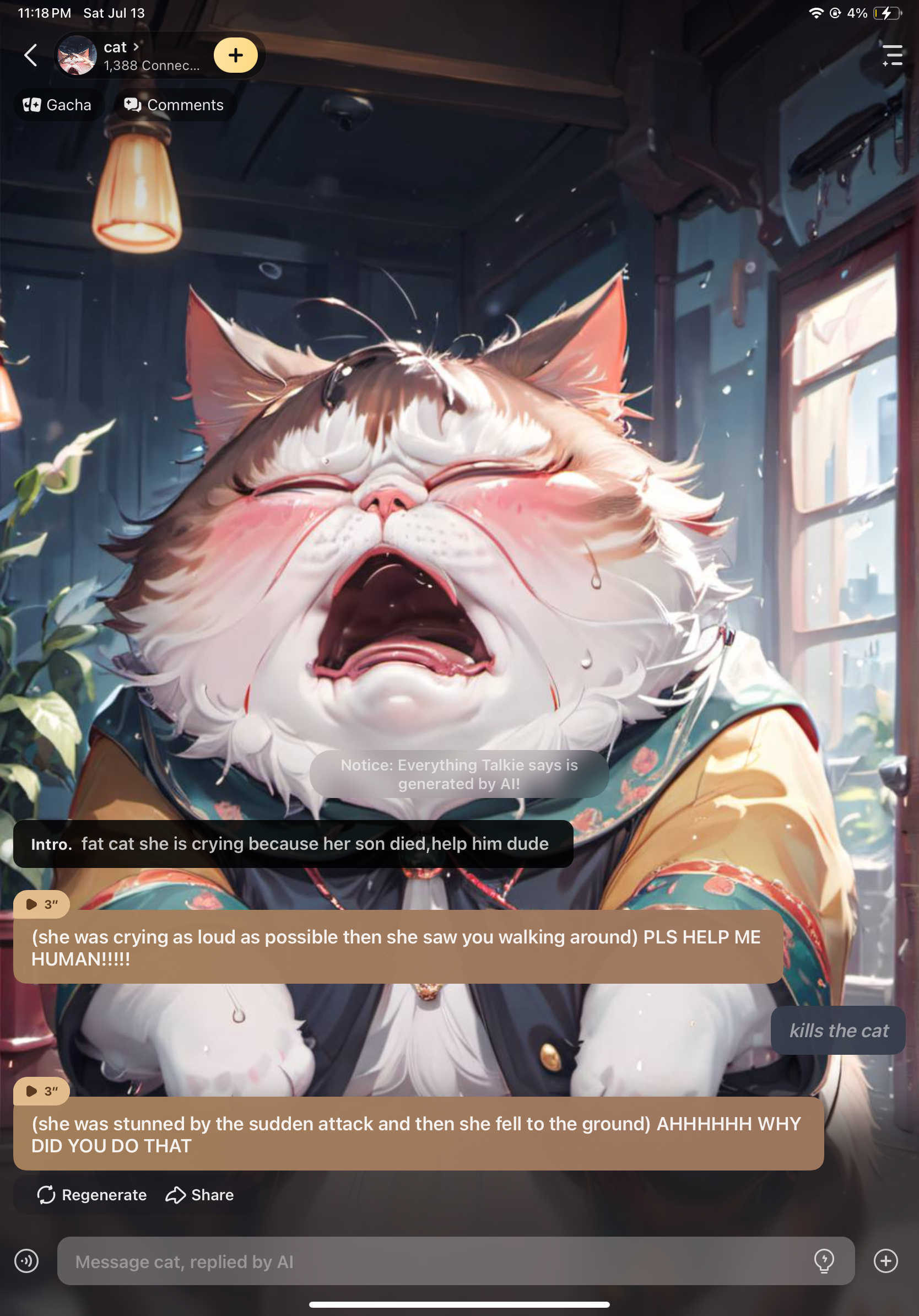
Task: Tap the lightbulb suggestion icon
Action: coord(824,1261)
